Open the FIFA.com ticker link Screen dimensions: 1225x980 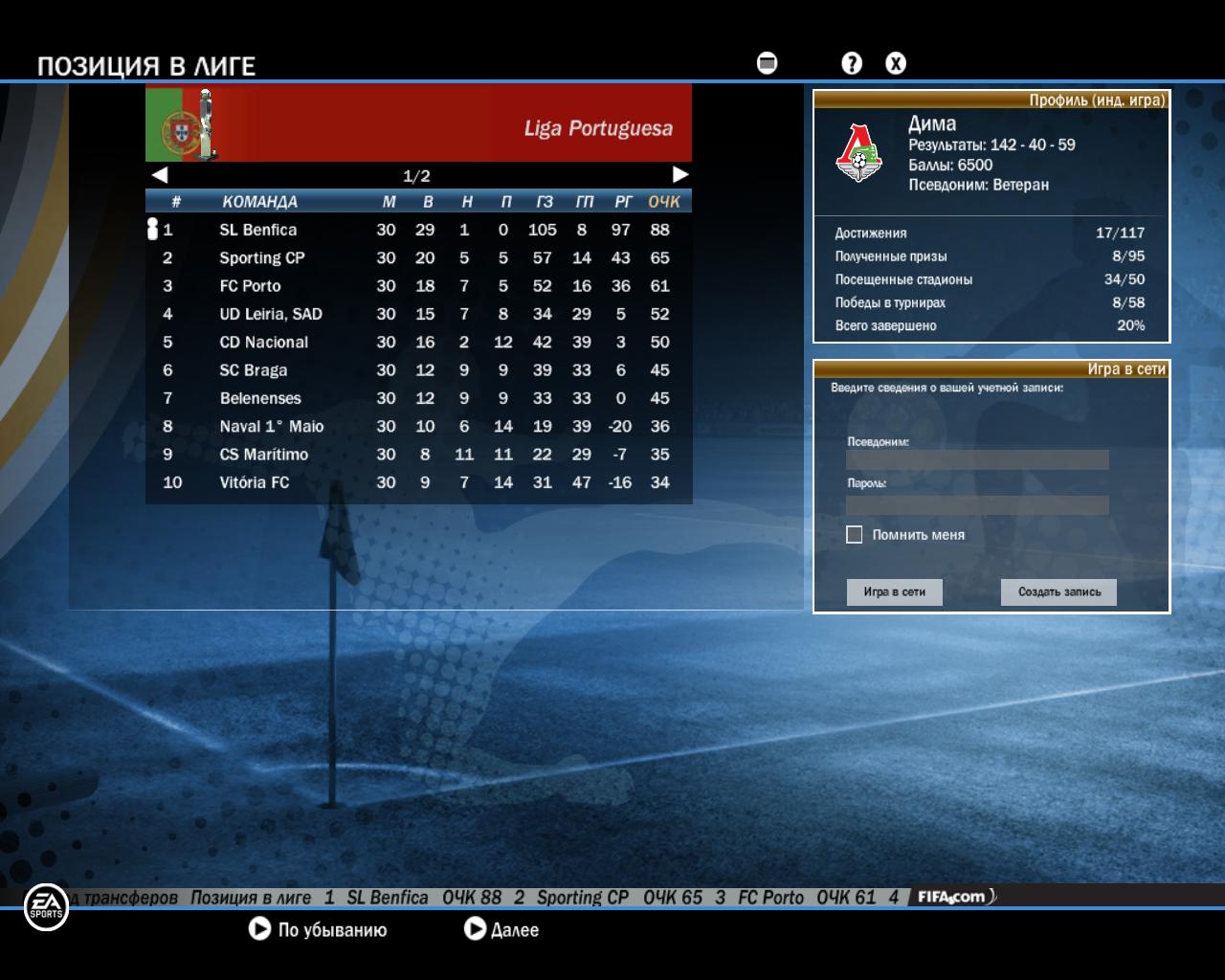(953, 897)
